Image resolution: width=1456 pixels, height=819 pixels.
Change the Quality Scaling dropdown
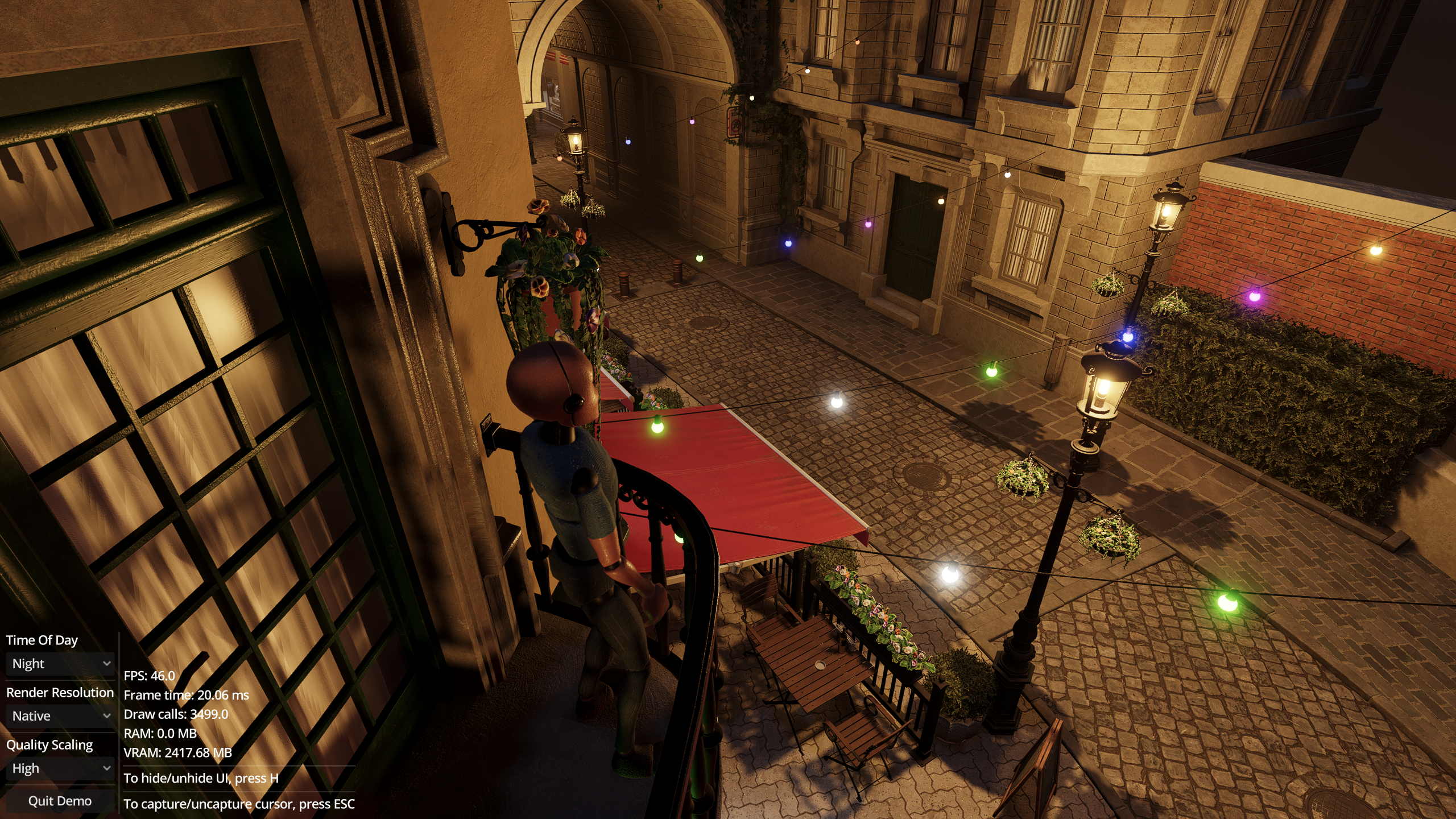tap(60, 768)
